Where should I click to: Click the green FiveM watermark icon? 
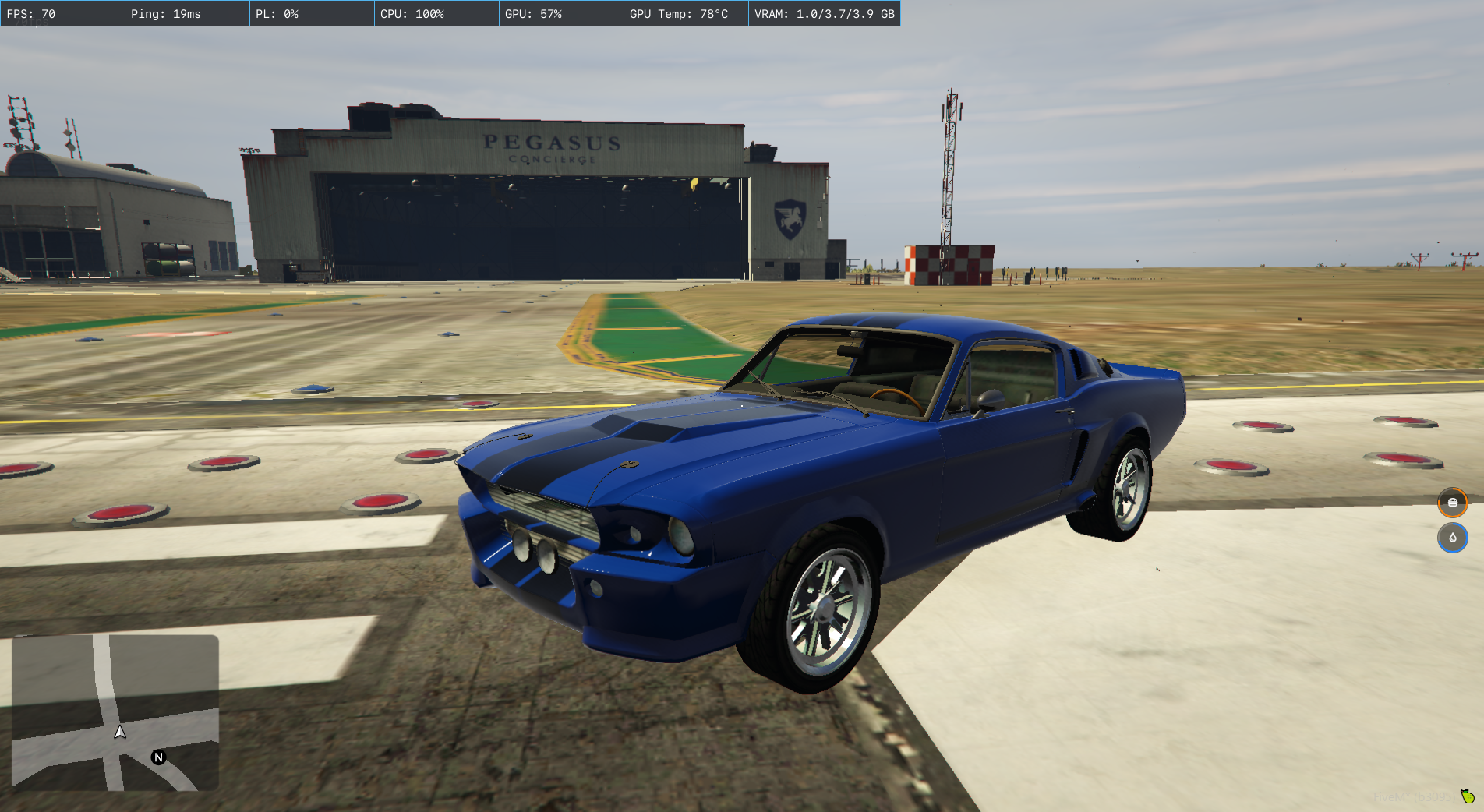point(1468,796)
